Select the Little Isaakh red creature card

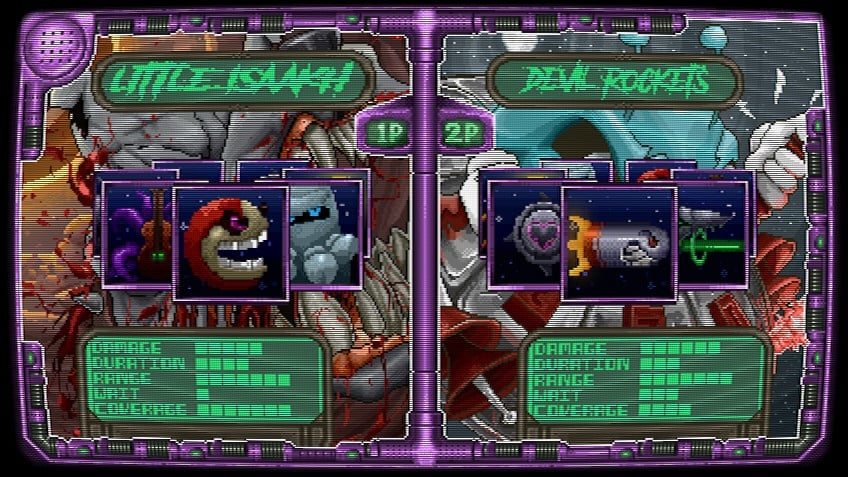pyautogui.click(x=231, y=243)
